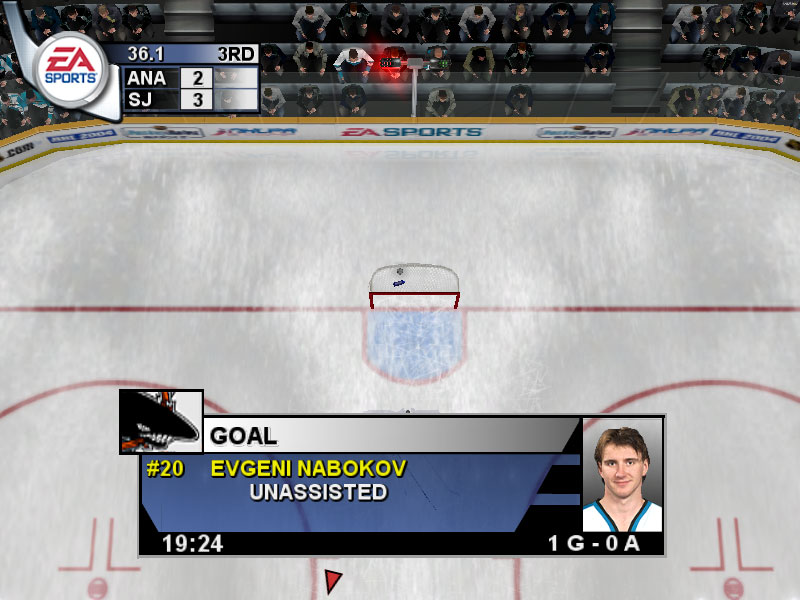The height and width of the screenshot is (600, 800).
Task: Select the San Jose Sharks team logo
Action: pyautogui.click(x=160, y=422)
